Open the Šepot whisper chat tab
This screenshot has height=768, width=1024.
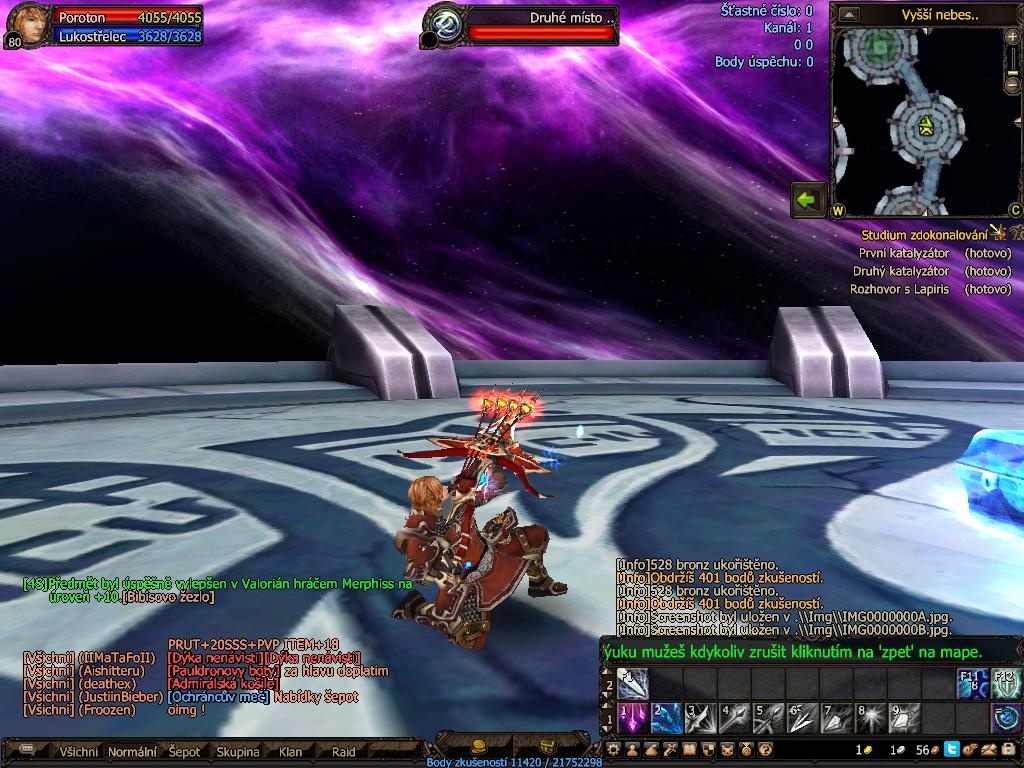184,752
